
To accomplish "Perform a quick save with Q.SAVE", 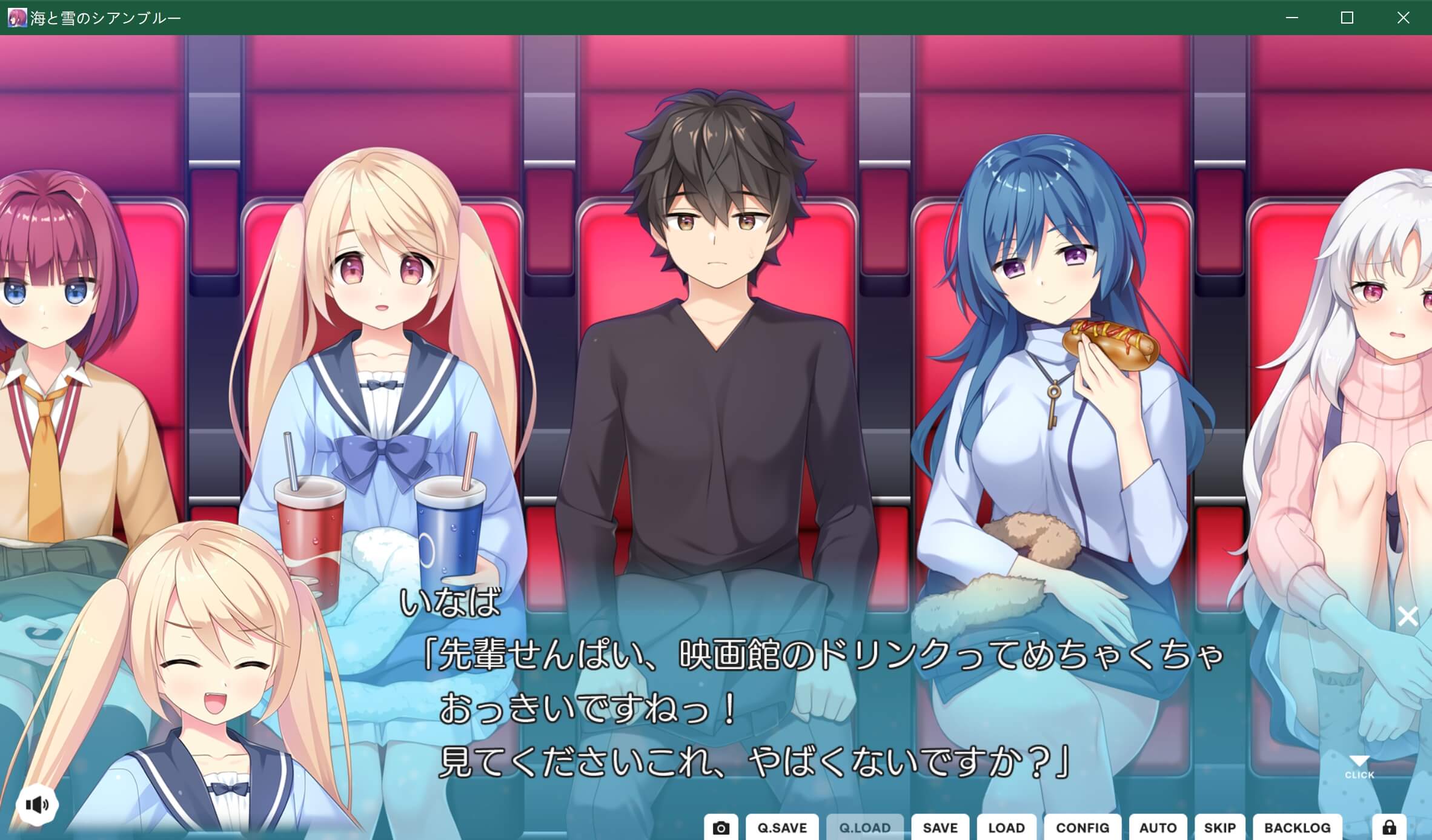I will pos(781,827).
